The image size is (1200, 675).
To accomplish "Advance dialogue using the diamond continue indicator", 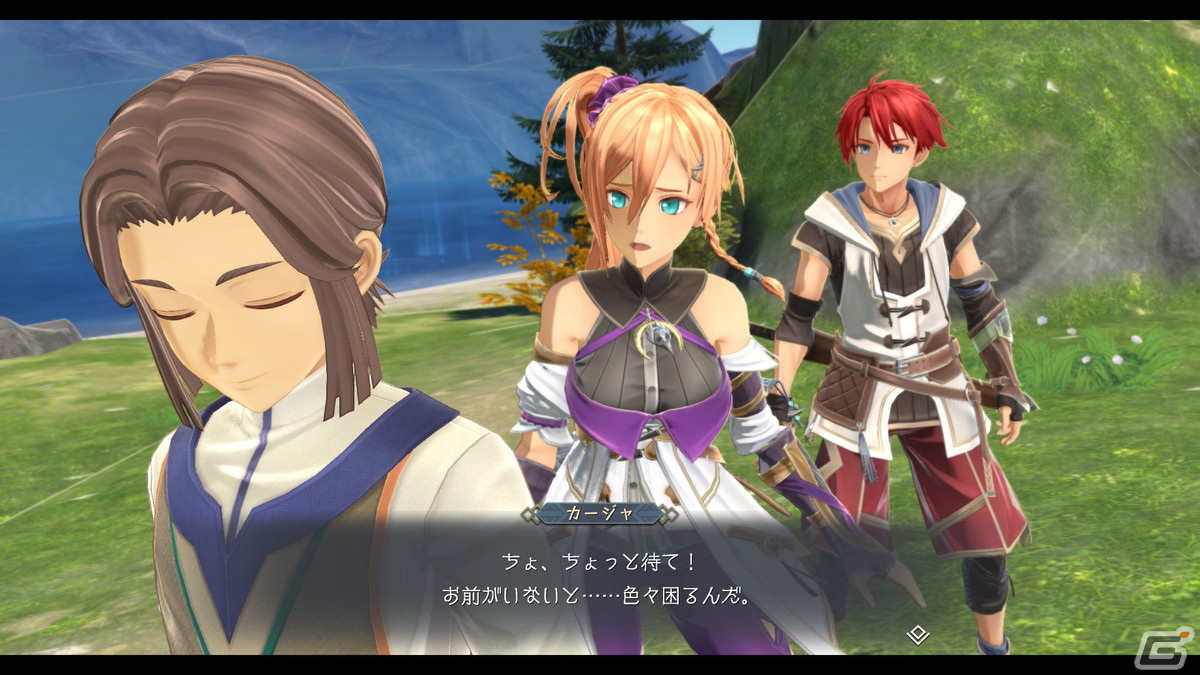I will [x=917, y=634].
